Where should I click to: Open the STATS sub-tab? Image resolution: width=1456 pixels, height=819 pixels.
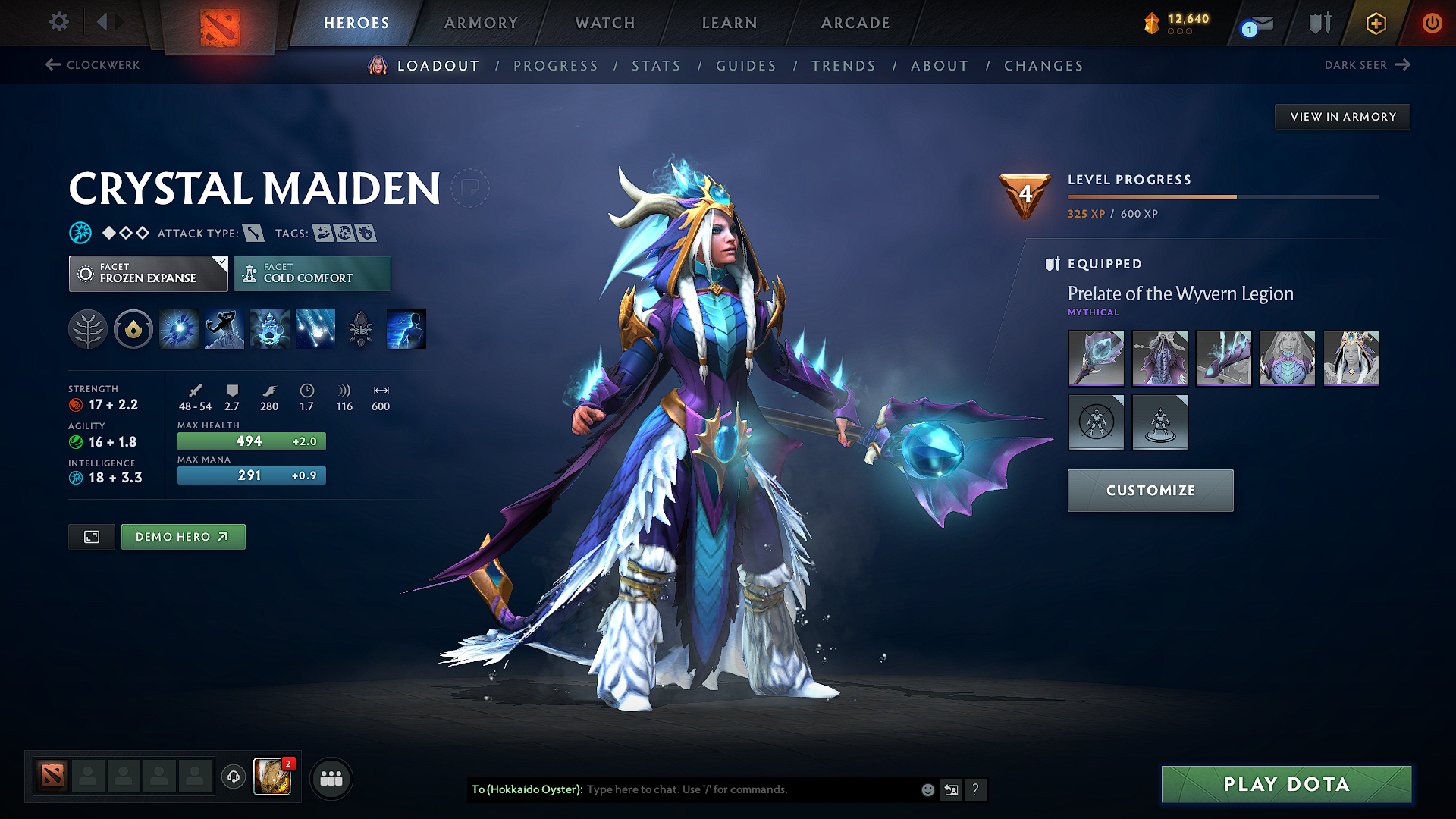click(656, 66)
